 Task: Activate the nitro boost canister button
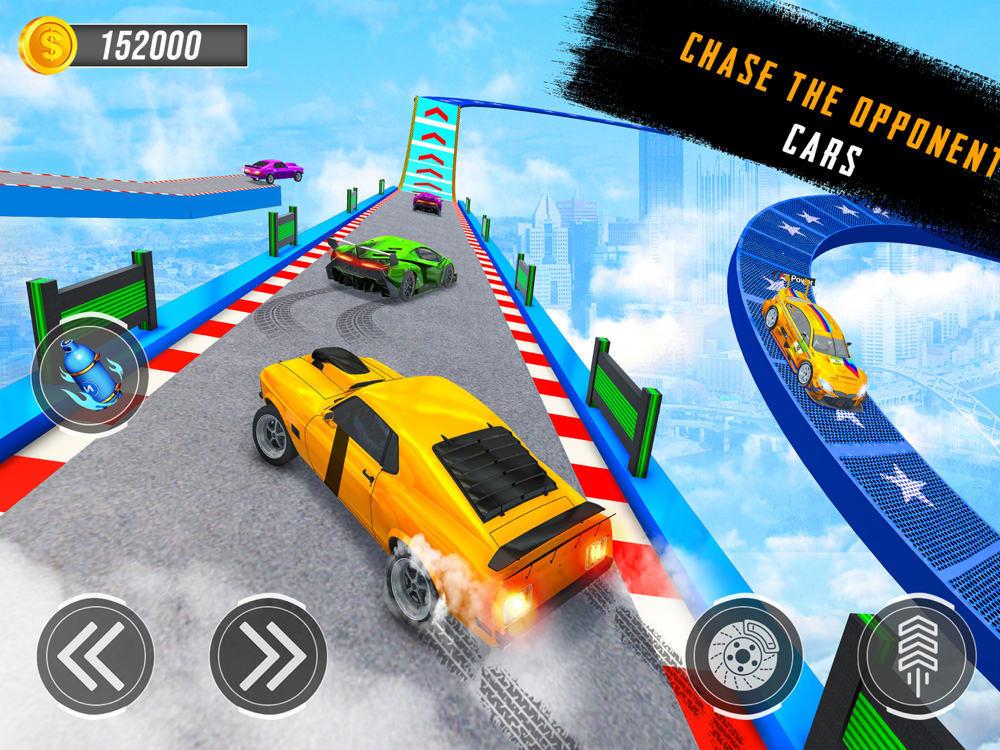pyautogui.click(x=90, y=374)
